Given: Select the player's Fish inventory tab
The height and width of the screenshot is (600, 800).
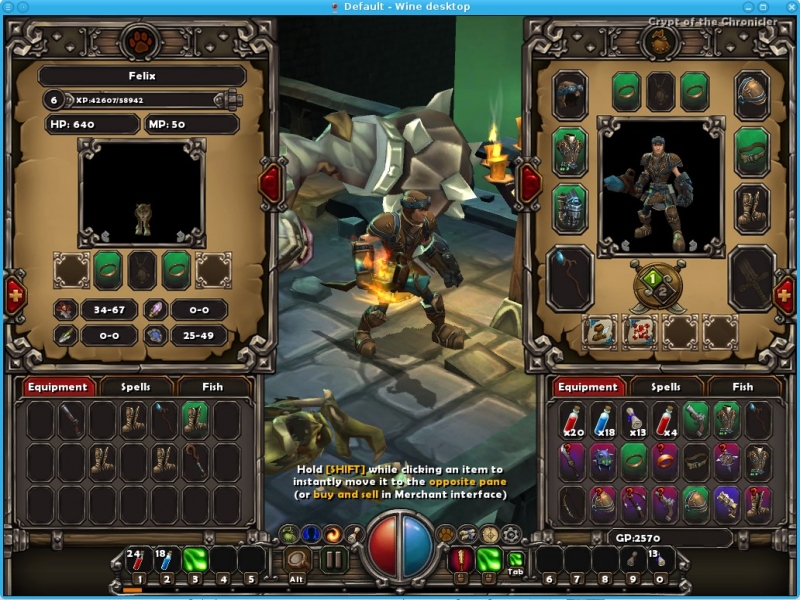Looking at the screenshot, I should pos(743,387).
